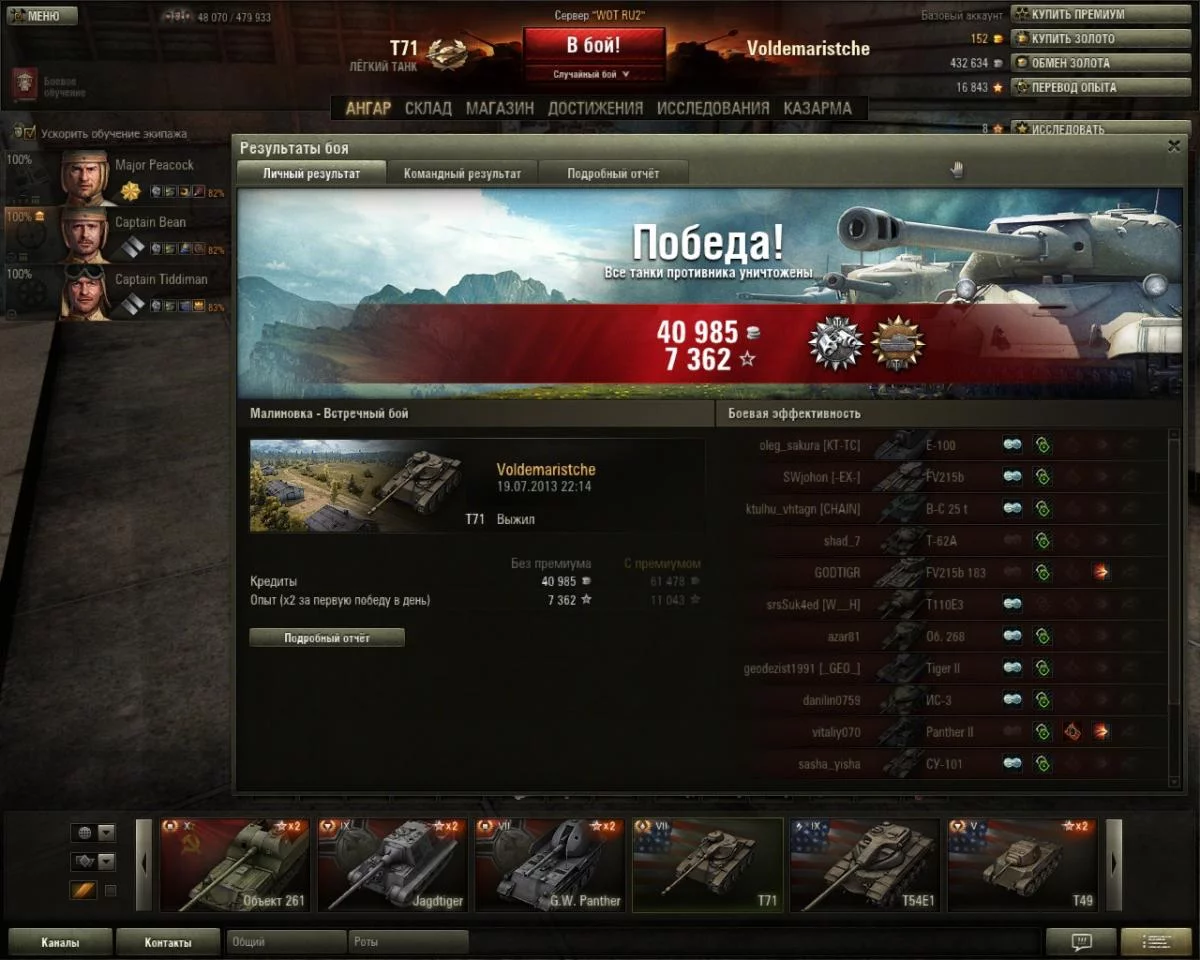Visit the Казарма section
This screenshot has height=960, width=1200.
818,108
